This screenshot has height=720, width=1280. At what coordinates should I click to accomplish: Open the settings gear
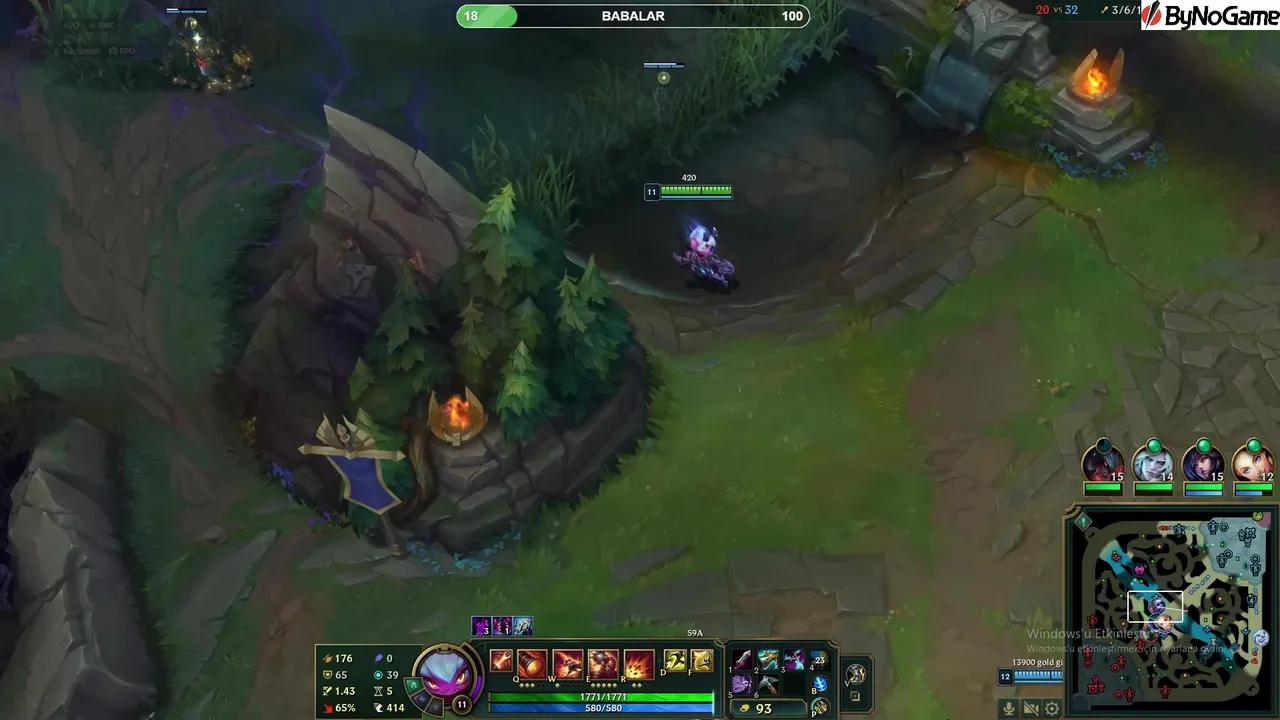point(1051,708)
